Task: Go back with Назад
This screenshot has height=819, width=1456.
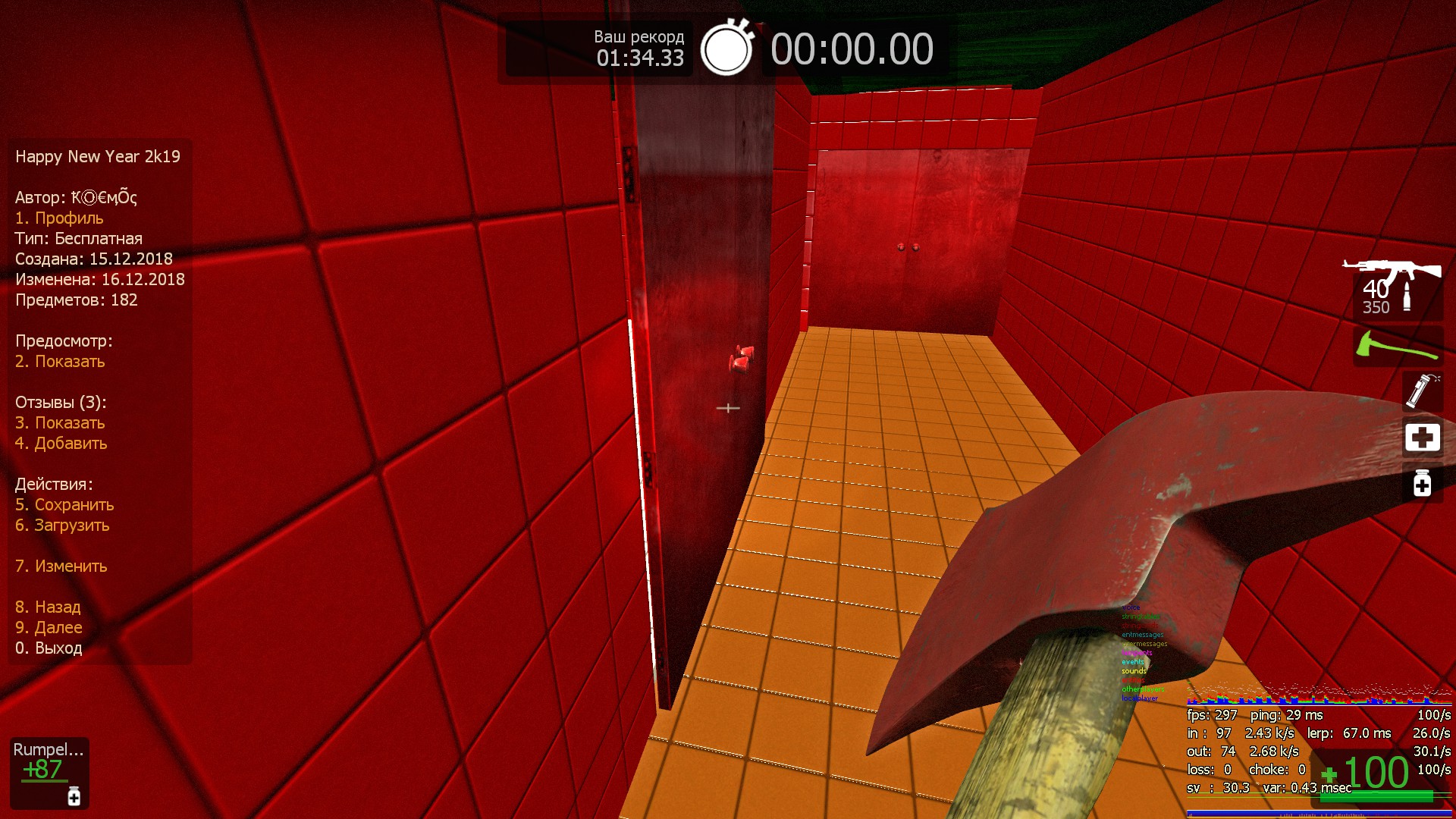Action: [x=48, y=607]
